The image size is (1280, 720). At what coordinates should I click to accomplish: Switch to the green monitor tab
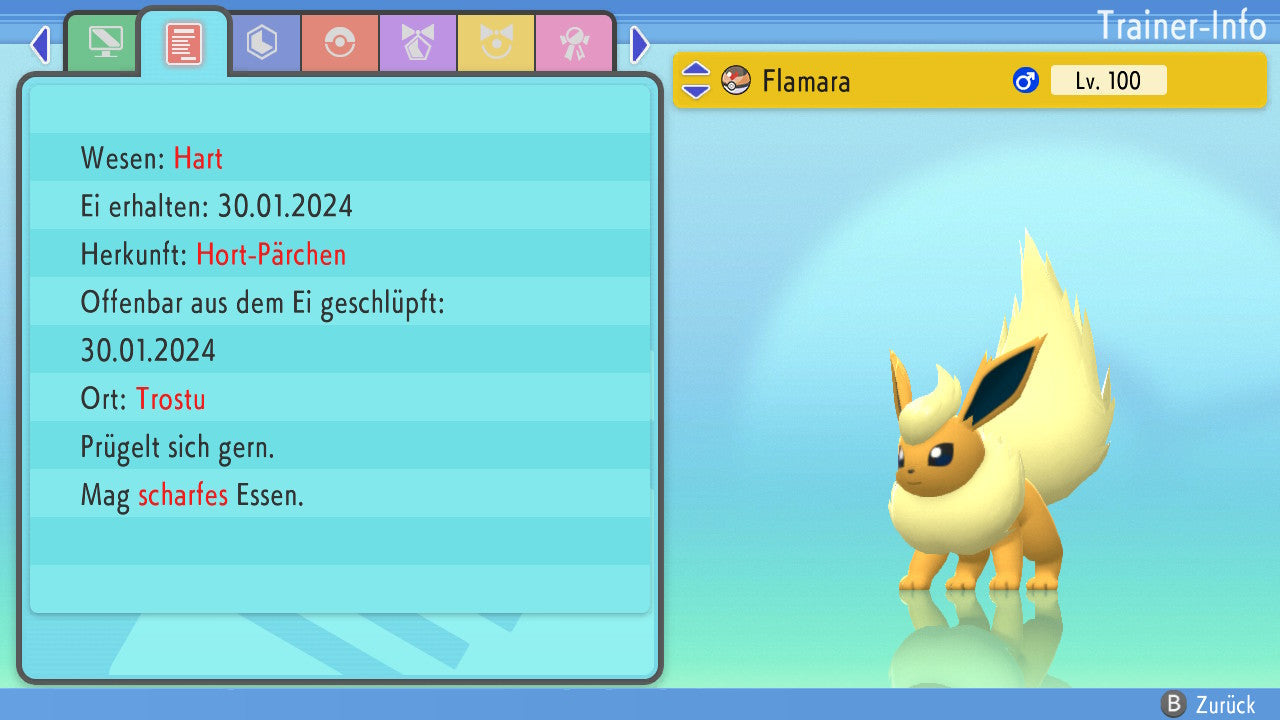104,43
